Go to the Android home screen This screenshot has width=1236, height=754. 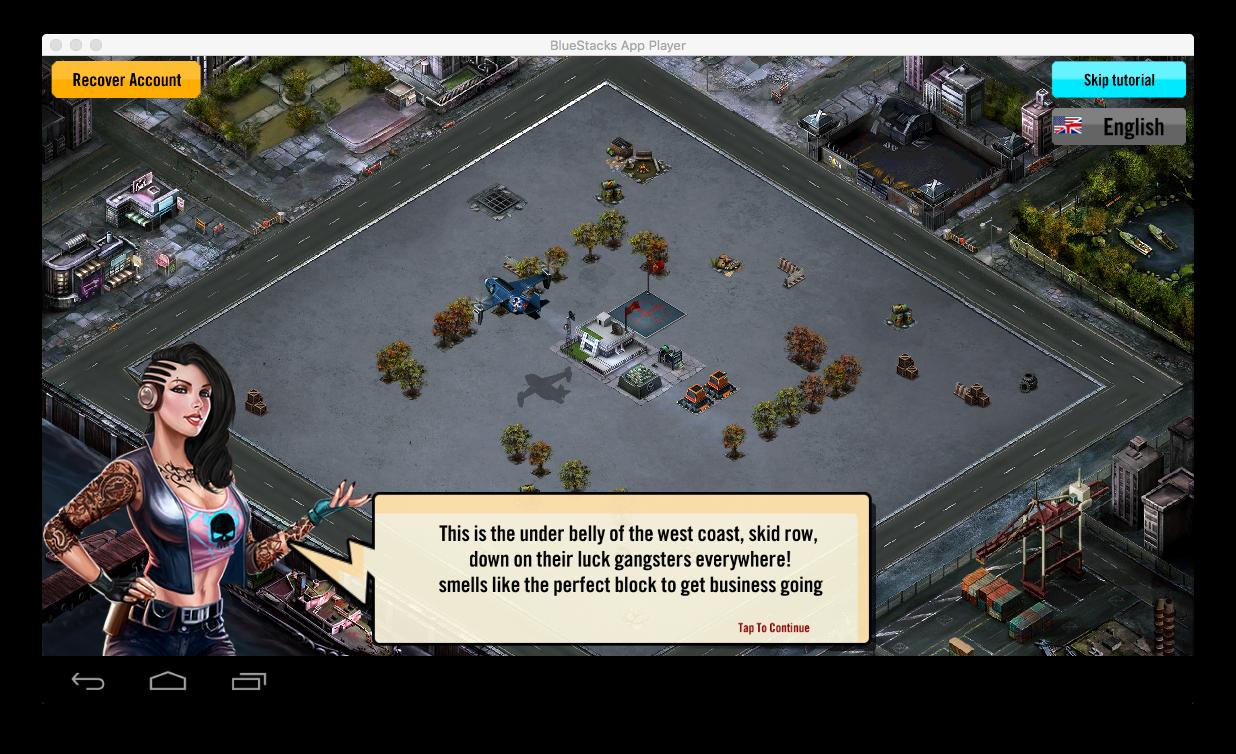tap(168, 682)
